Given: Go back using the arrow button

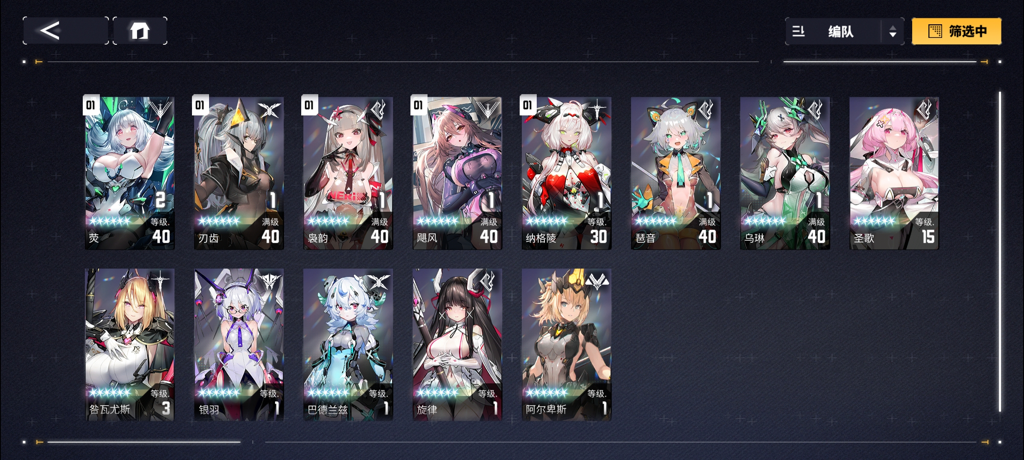Looking at the screenshot, I should click(x=65, y=31).
